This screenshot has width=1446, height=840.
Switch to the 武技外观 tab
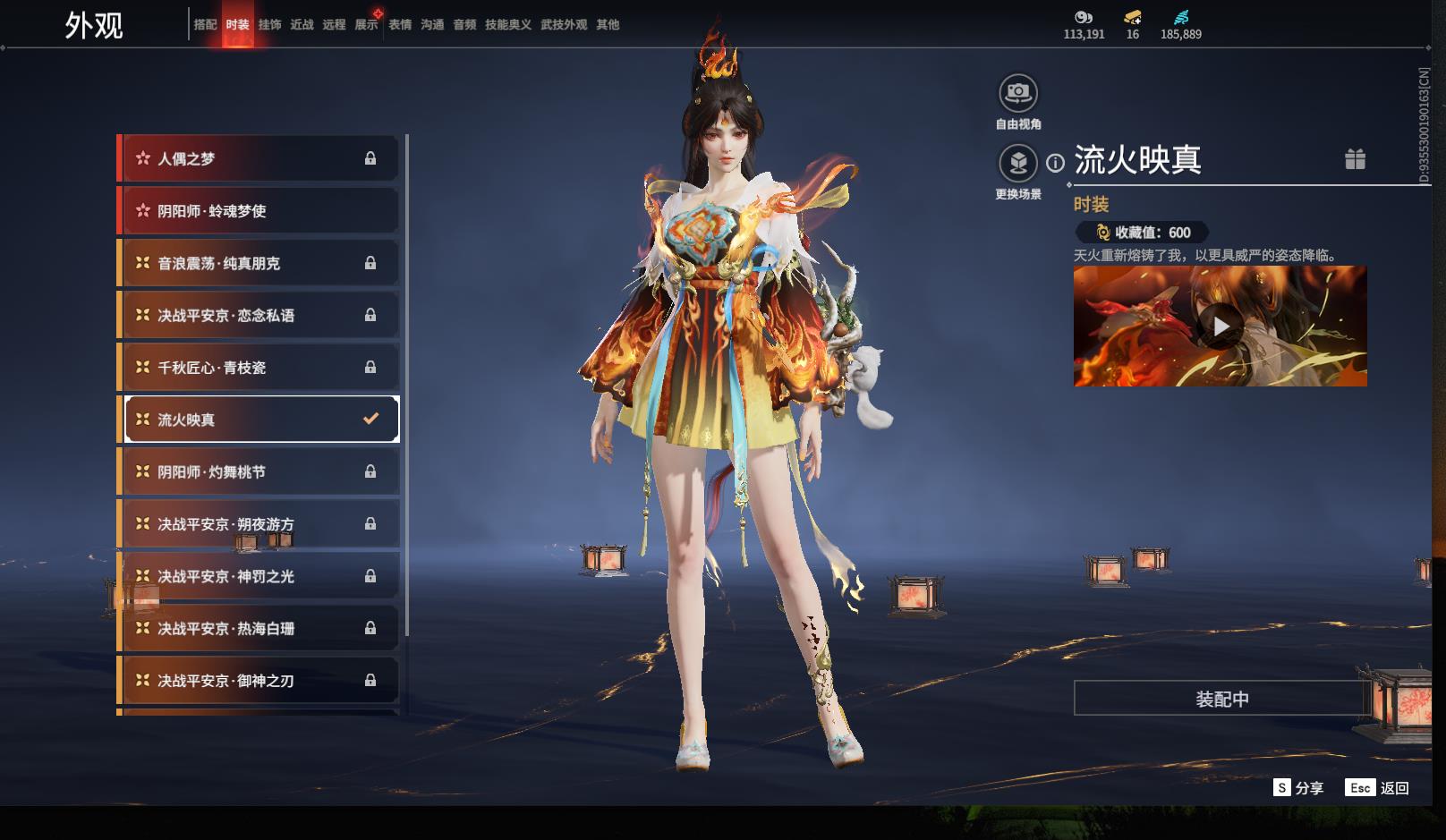tap(564, 25)
